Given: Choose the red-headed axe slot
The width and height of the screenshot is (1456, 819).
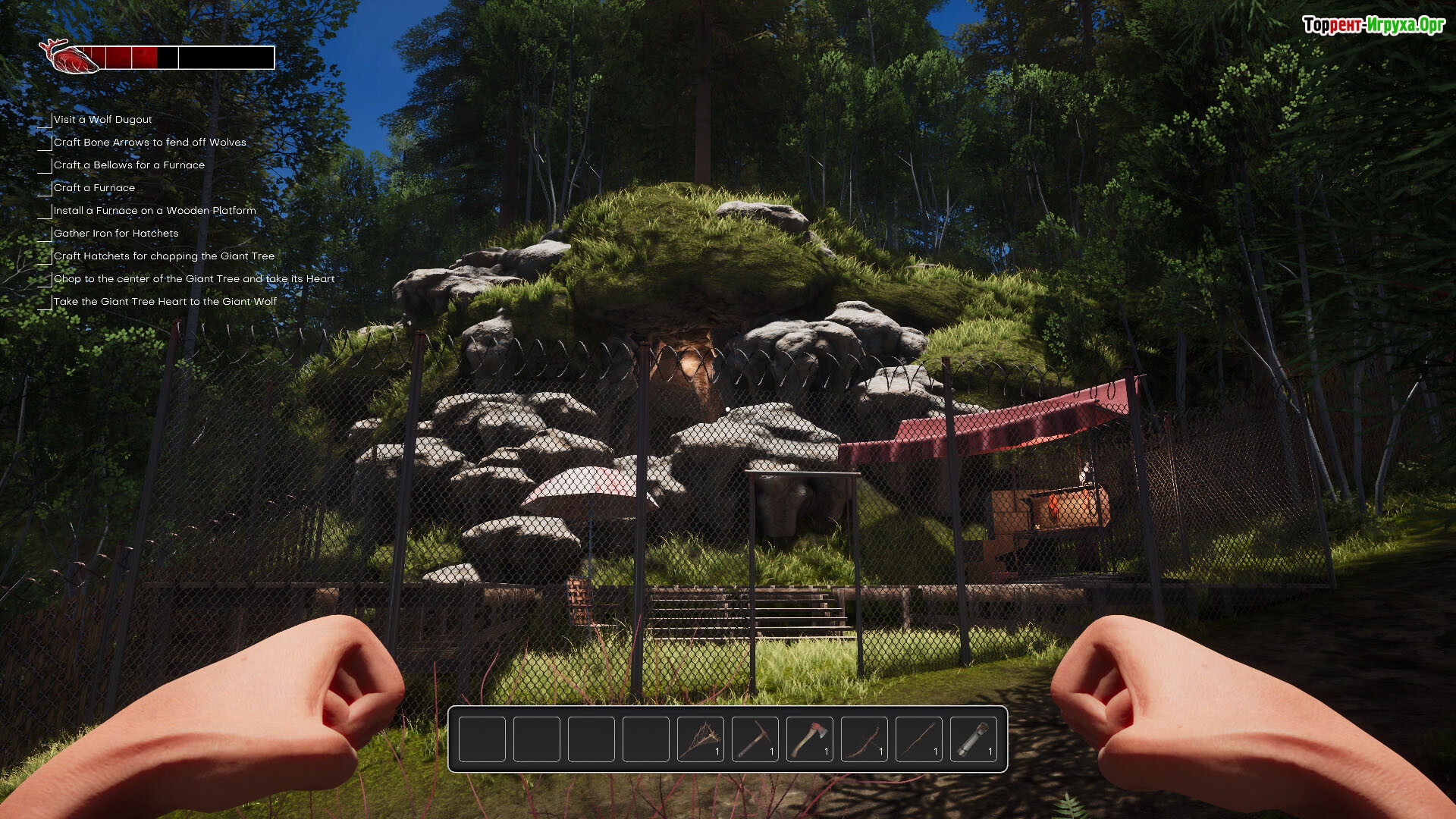Looking at the screenshot, I should [x=809, y=739].
